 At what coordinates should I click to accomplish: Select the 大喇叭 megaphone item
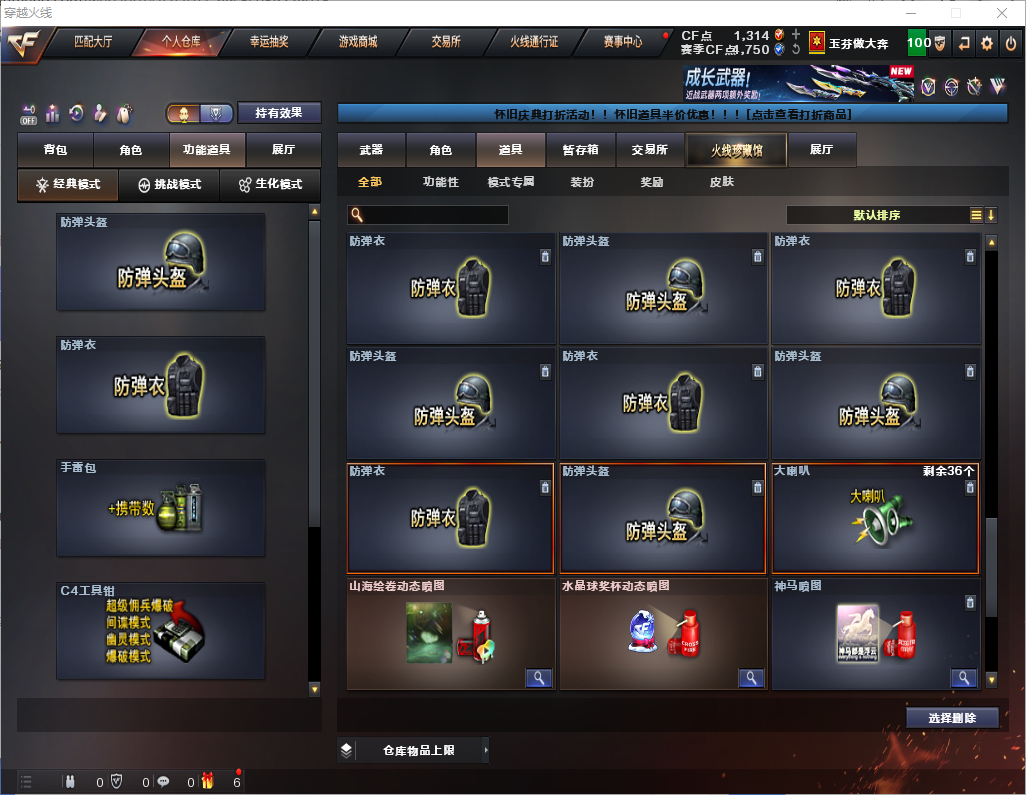click(874, 518)
